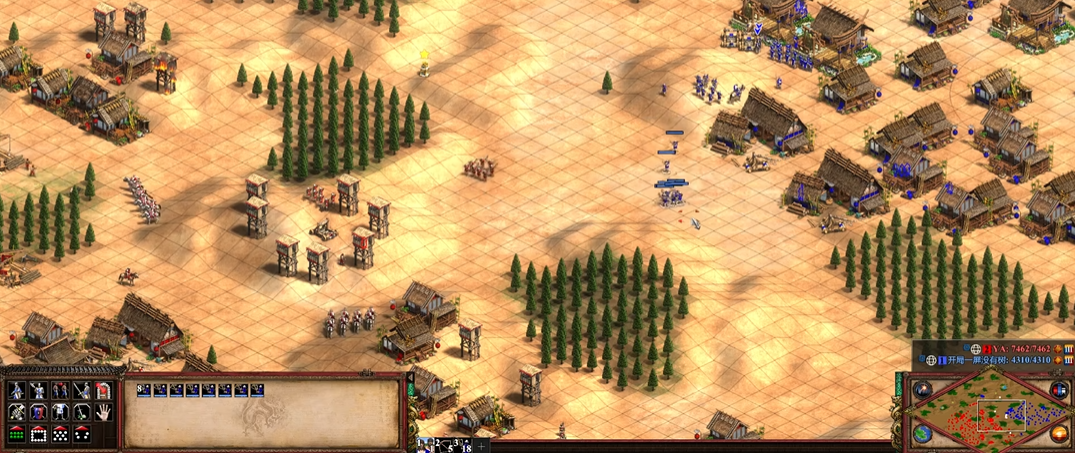The width and height of the screenshot is (1075, 453).
Task: Select the line formation with green dots
Action: 16,434
